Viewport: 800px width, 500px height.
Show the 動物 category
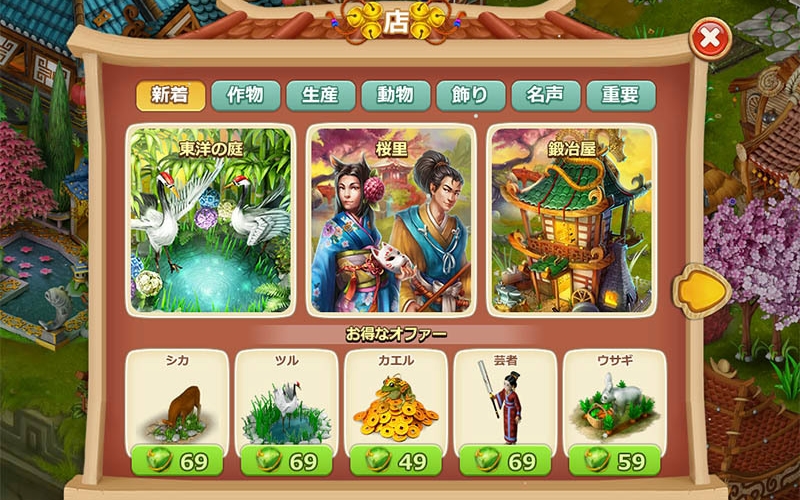[x=396, y=95]
